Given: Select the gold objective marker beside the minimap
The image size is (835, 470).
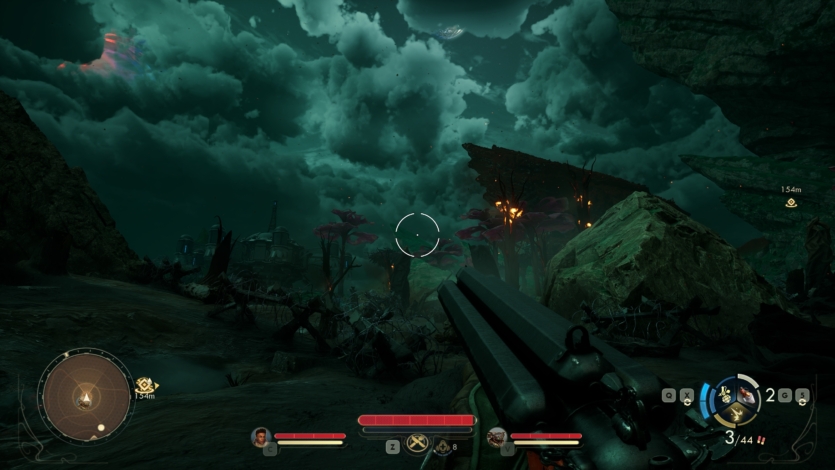Looking at the screenshot, I should click(146, 385).
